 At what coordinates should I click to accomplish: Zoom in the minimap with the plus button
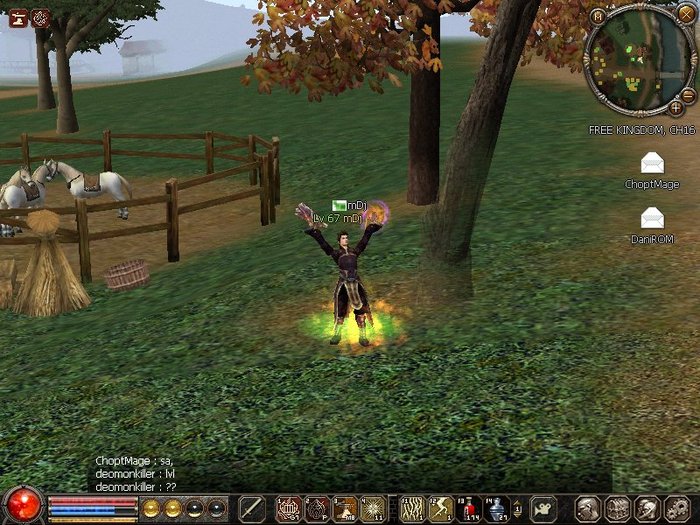click(676, 107)
